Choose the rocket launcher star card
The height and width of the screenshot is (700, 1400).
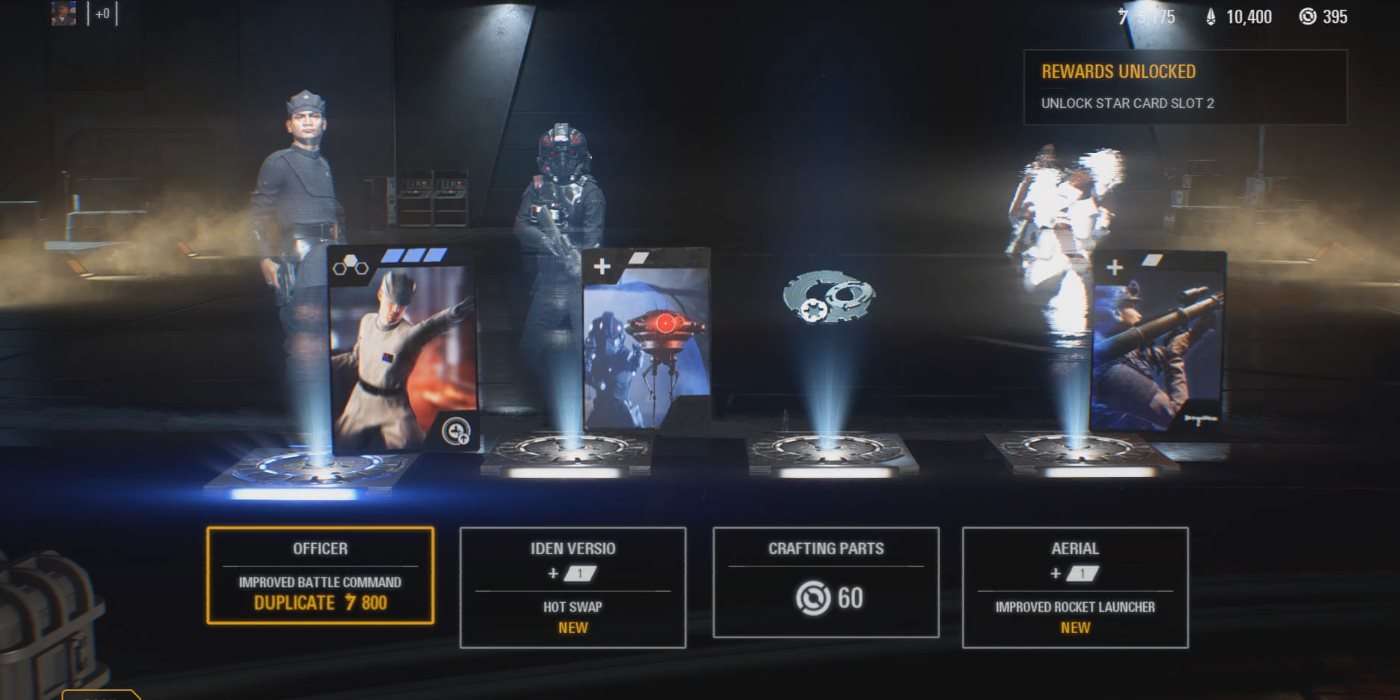1158,345
